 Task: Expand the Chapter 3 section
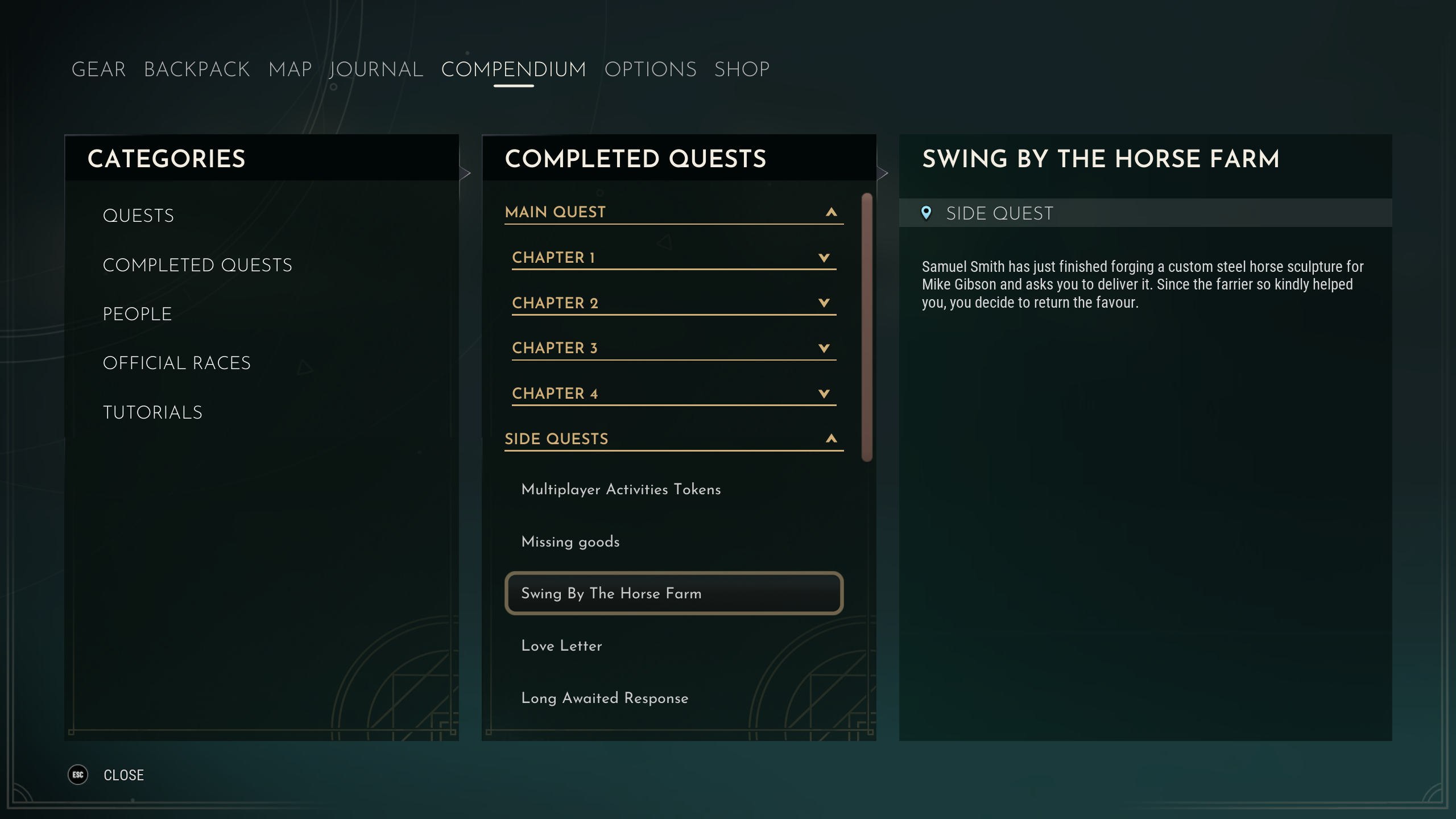coord(824,348)
